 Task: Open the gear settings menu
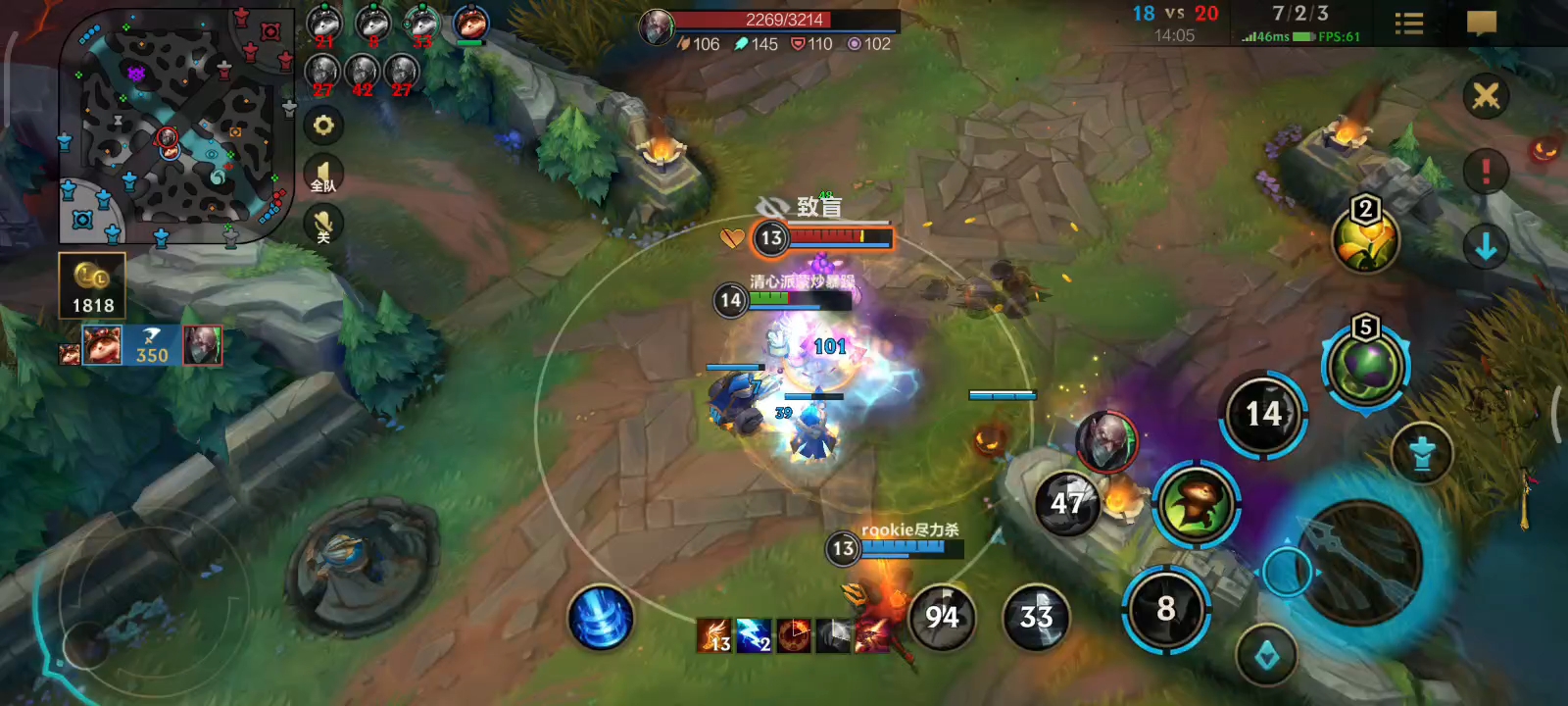tap(323, 126)
